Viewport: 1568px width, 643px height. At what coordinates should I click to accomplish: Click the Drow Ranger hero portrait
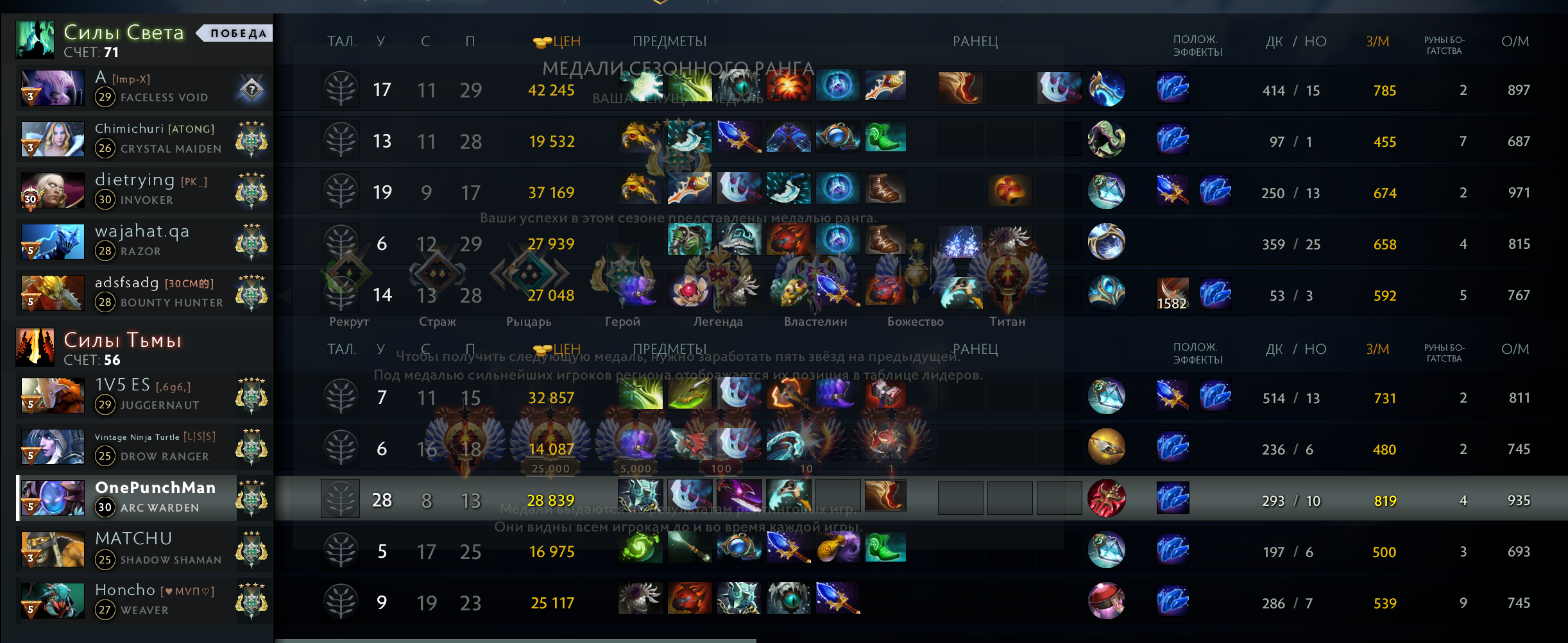(53, 447)
